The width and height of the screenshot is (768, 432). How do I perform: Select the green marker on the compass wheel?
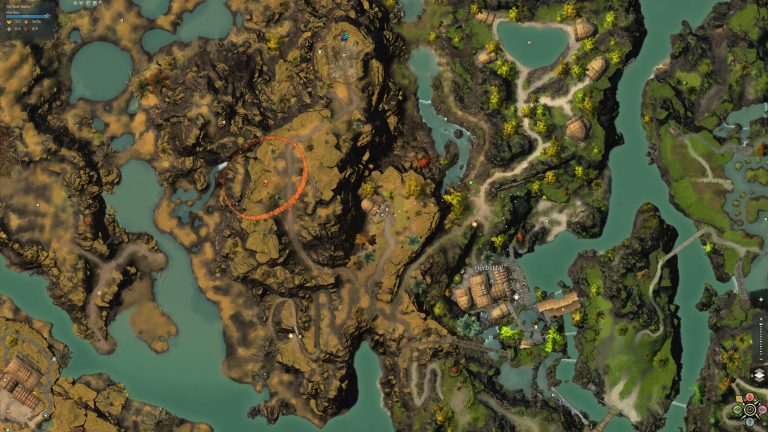[736, 409]
